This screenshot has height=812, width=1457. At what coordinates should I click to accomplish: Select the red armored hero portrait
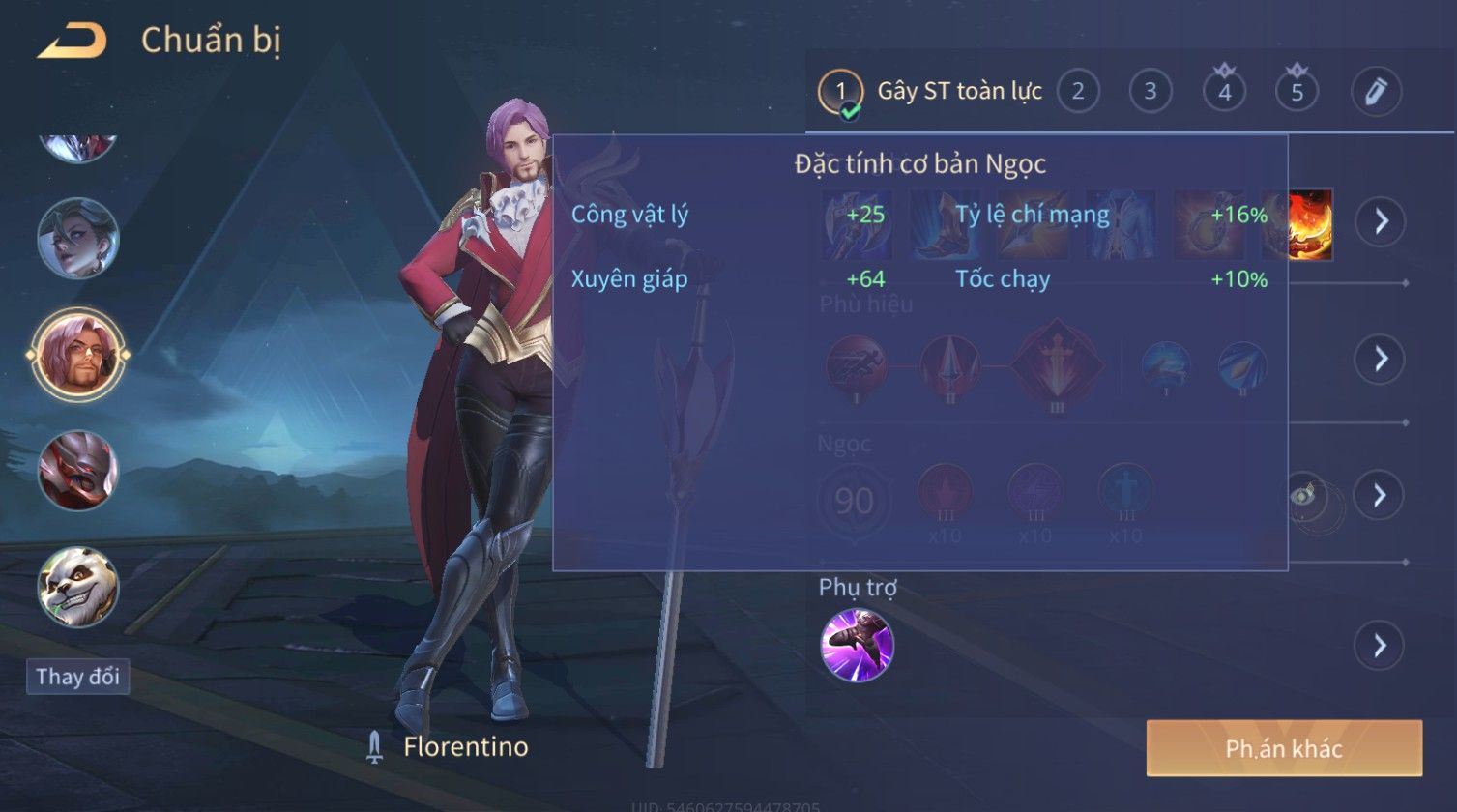coord(77,471)
